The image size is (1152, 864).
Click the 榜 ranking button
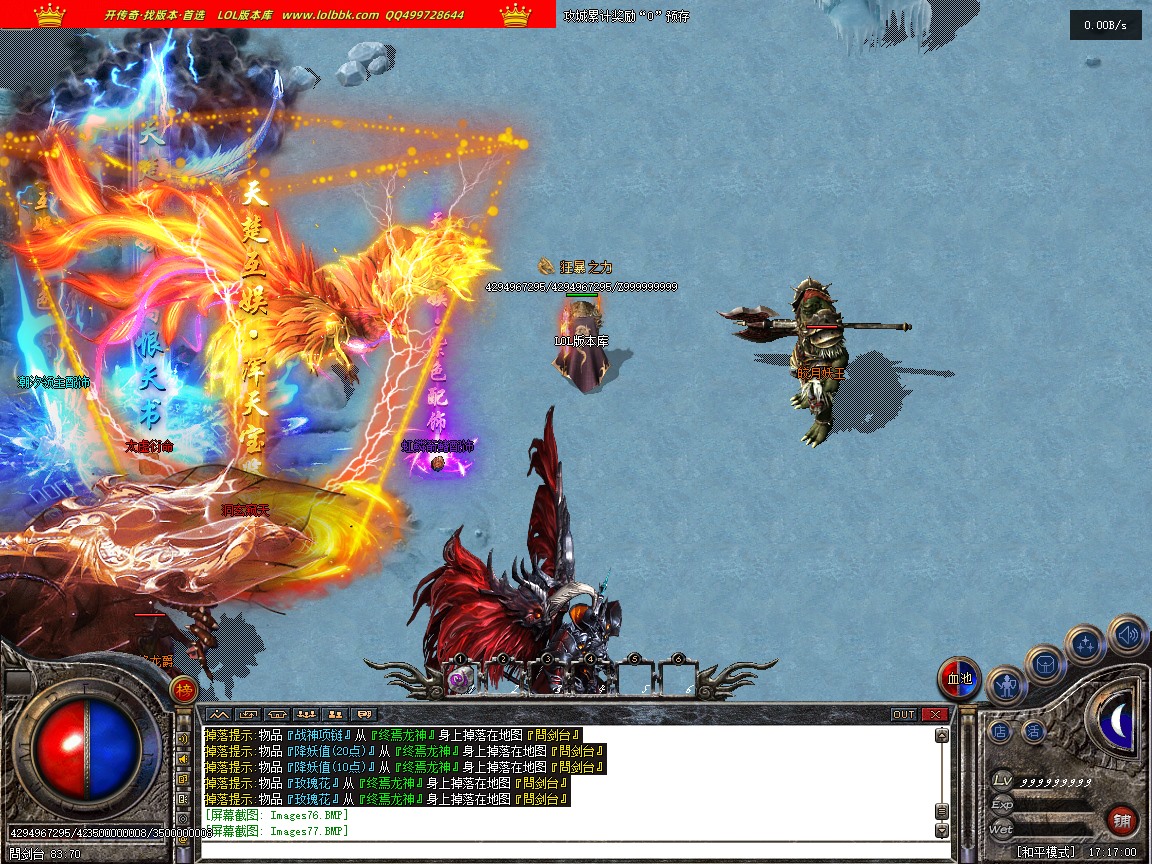click(x=183, y=688)
